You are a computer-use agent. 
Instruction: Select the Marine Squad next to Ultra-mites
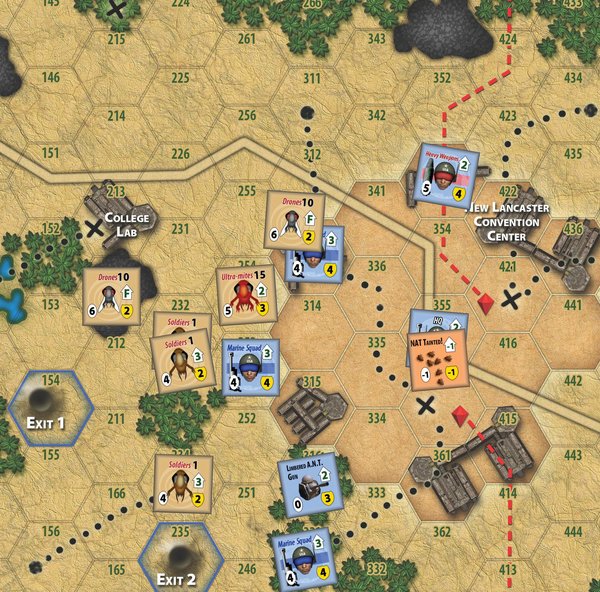[251, 368]
